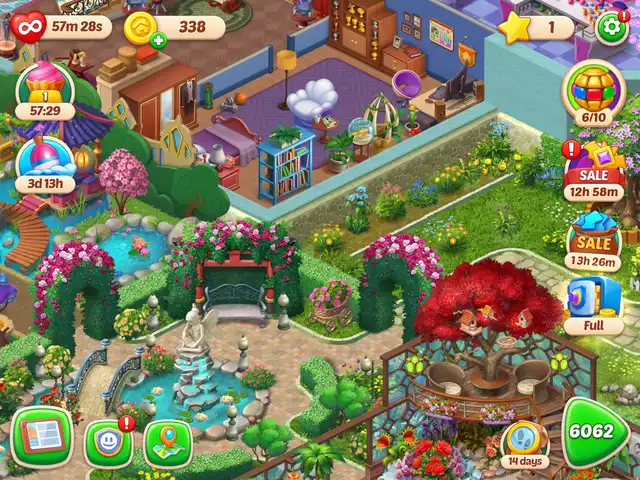The width and height of the screenshot is (640, 480).
Task: Open the green task list tablet button
Action: tap(41, 438)
